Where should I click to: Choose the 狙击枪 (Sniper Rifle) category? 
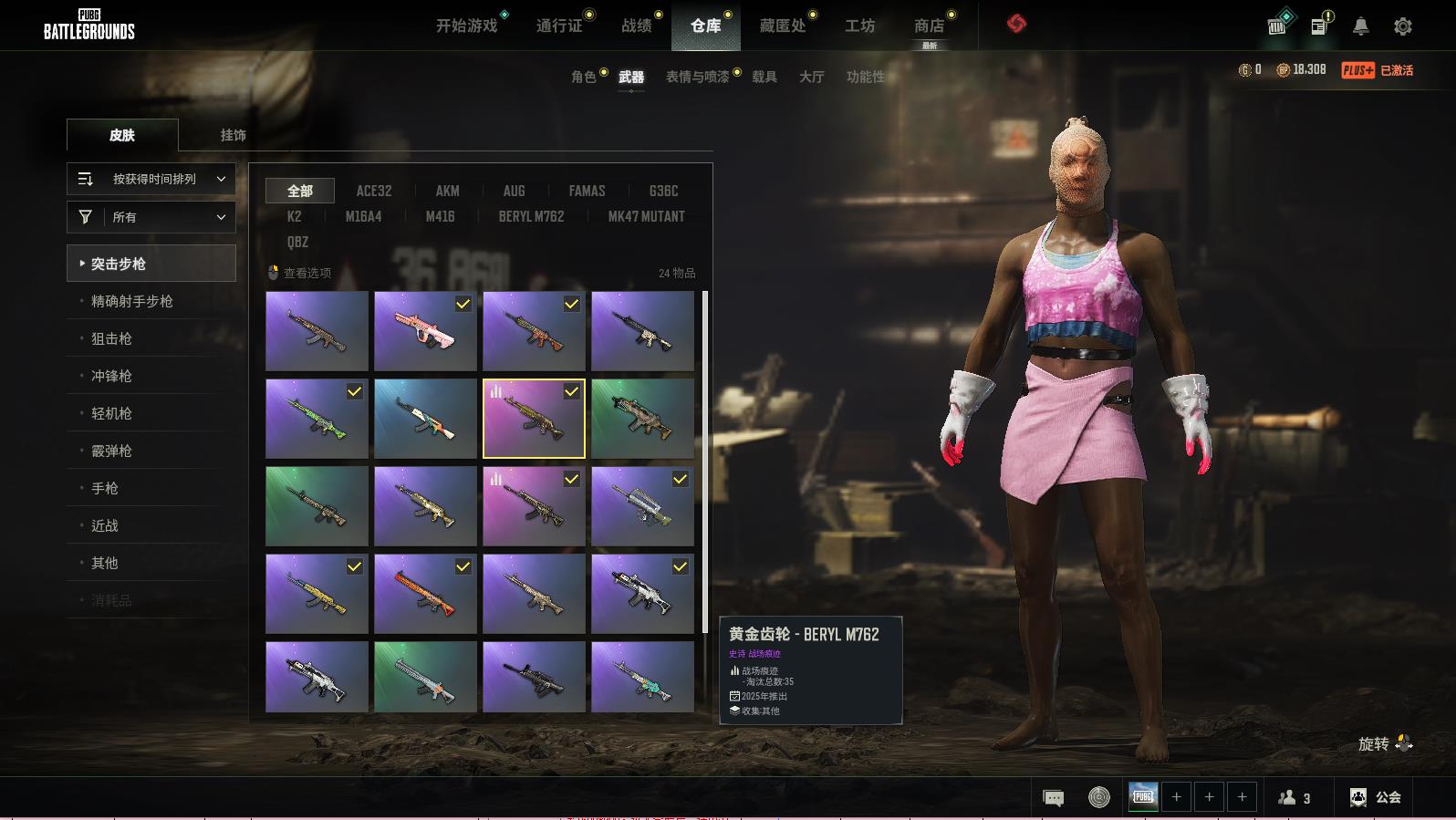click(x=111, y=338)
